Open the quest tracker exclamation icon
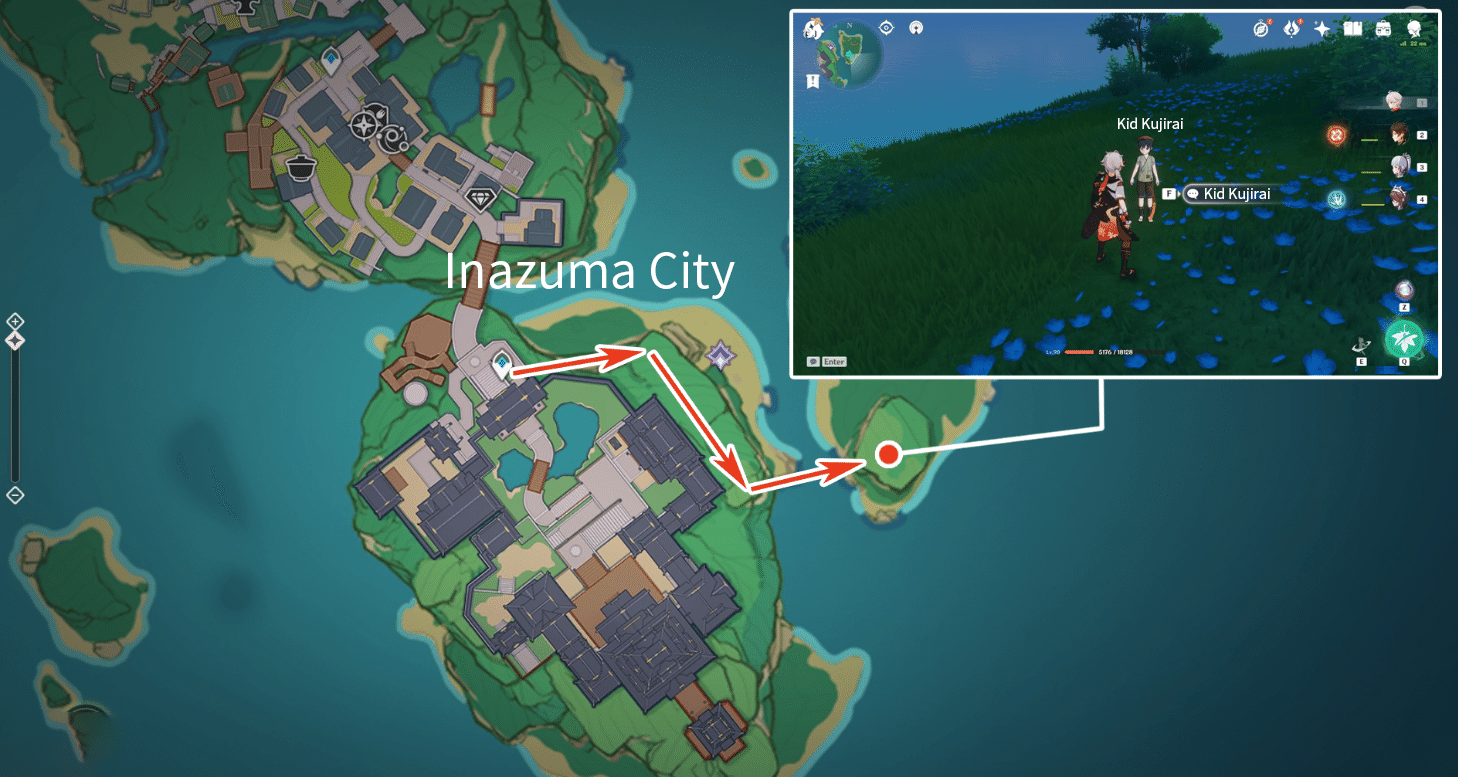The image size is (1458, 777). (x=812, y=82)
